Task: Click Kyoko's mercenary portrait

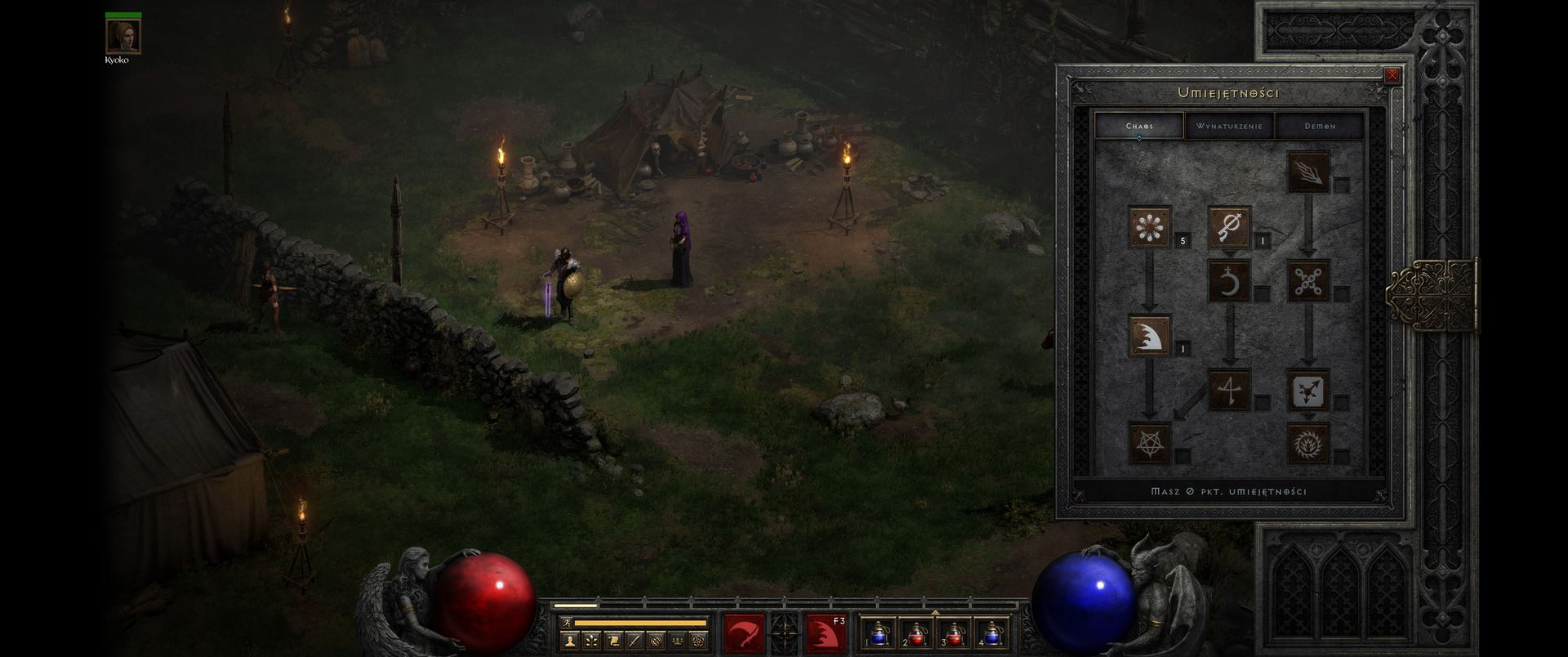Action: (x=123, y=35)
